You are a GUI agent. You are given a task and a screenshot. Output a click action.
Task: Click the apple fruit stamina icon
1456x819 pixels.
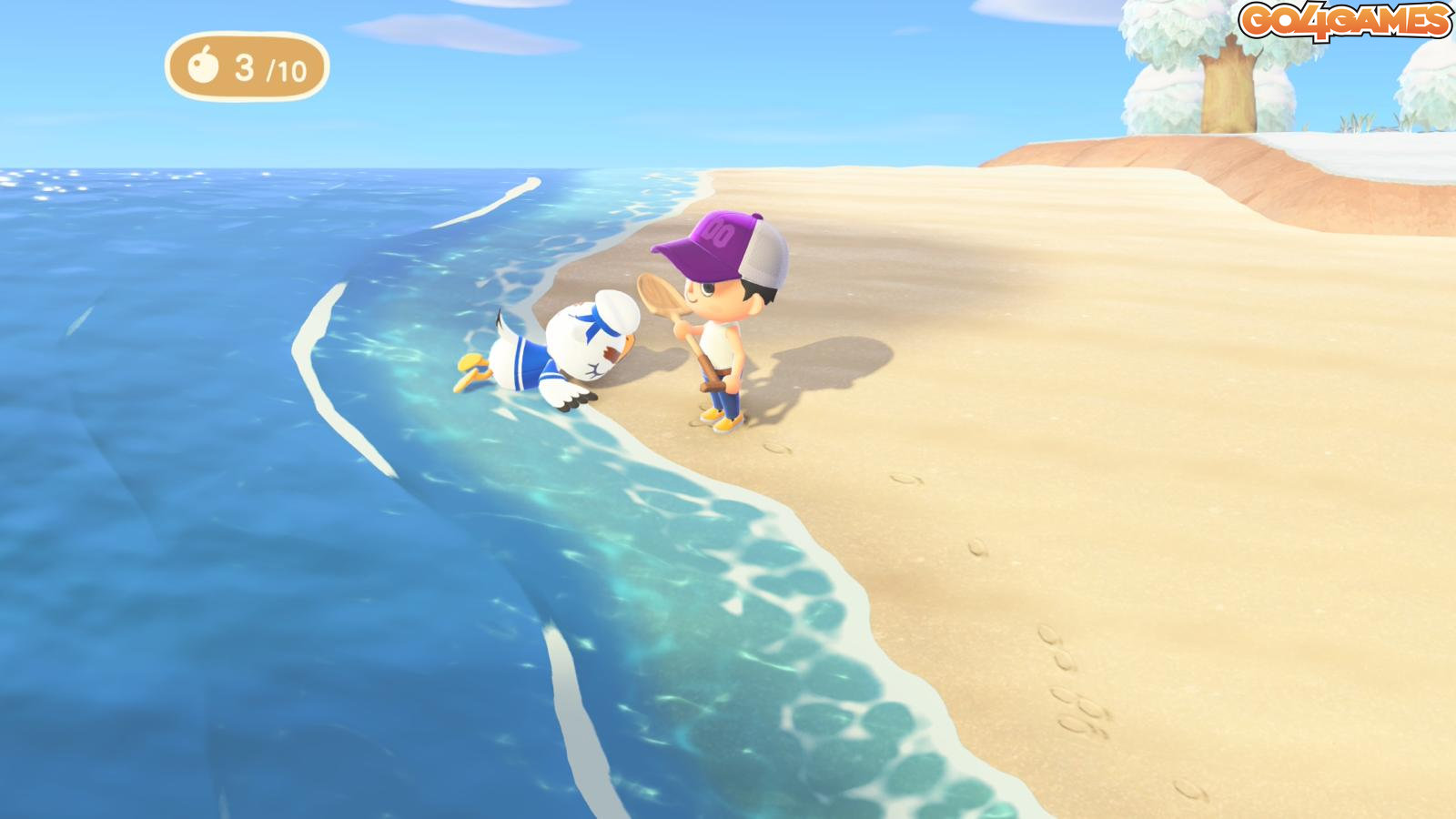coord(203,66)
